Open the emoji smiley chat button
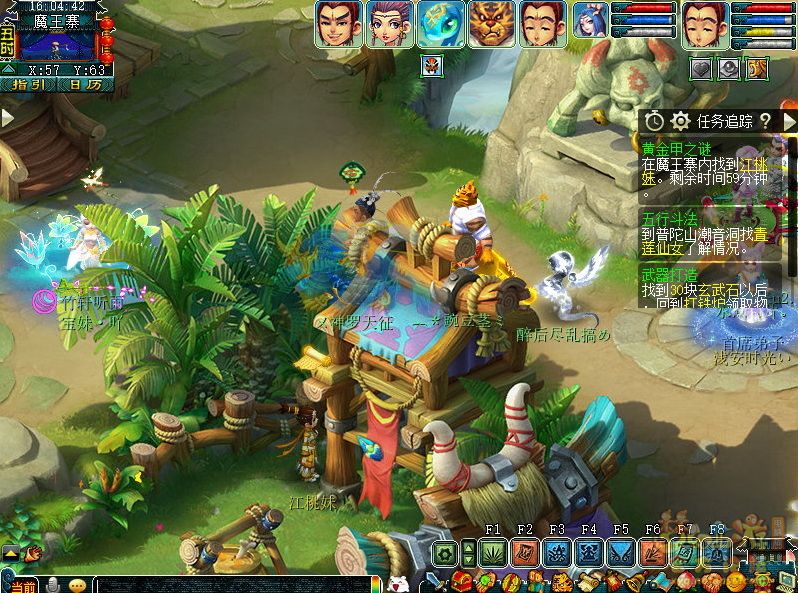The width and height of the screenshot is (798, 593). click(77, 585)
